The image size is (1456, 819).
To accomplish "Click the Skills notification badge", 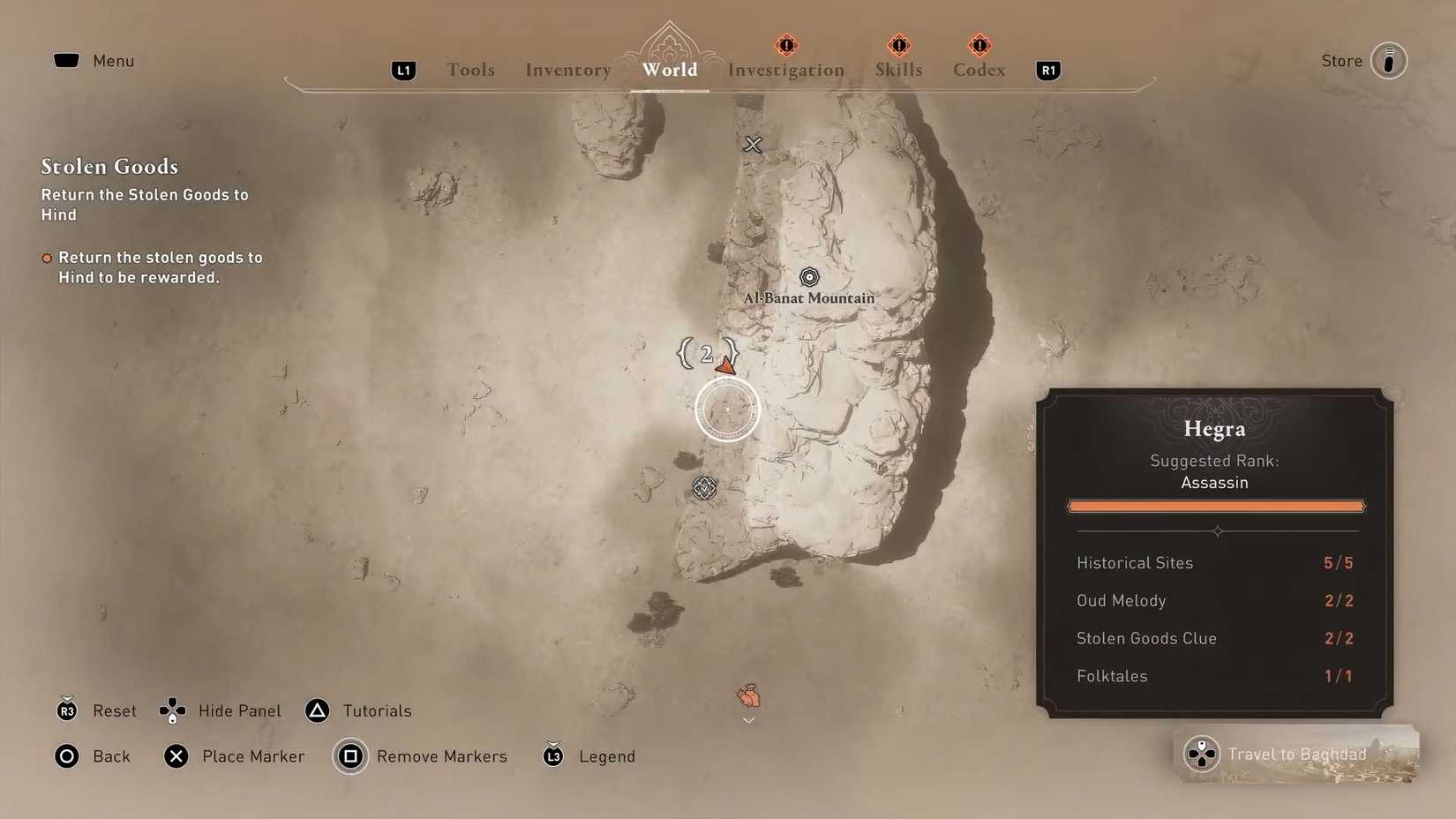I will coord(897,45).
